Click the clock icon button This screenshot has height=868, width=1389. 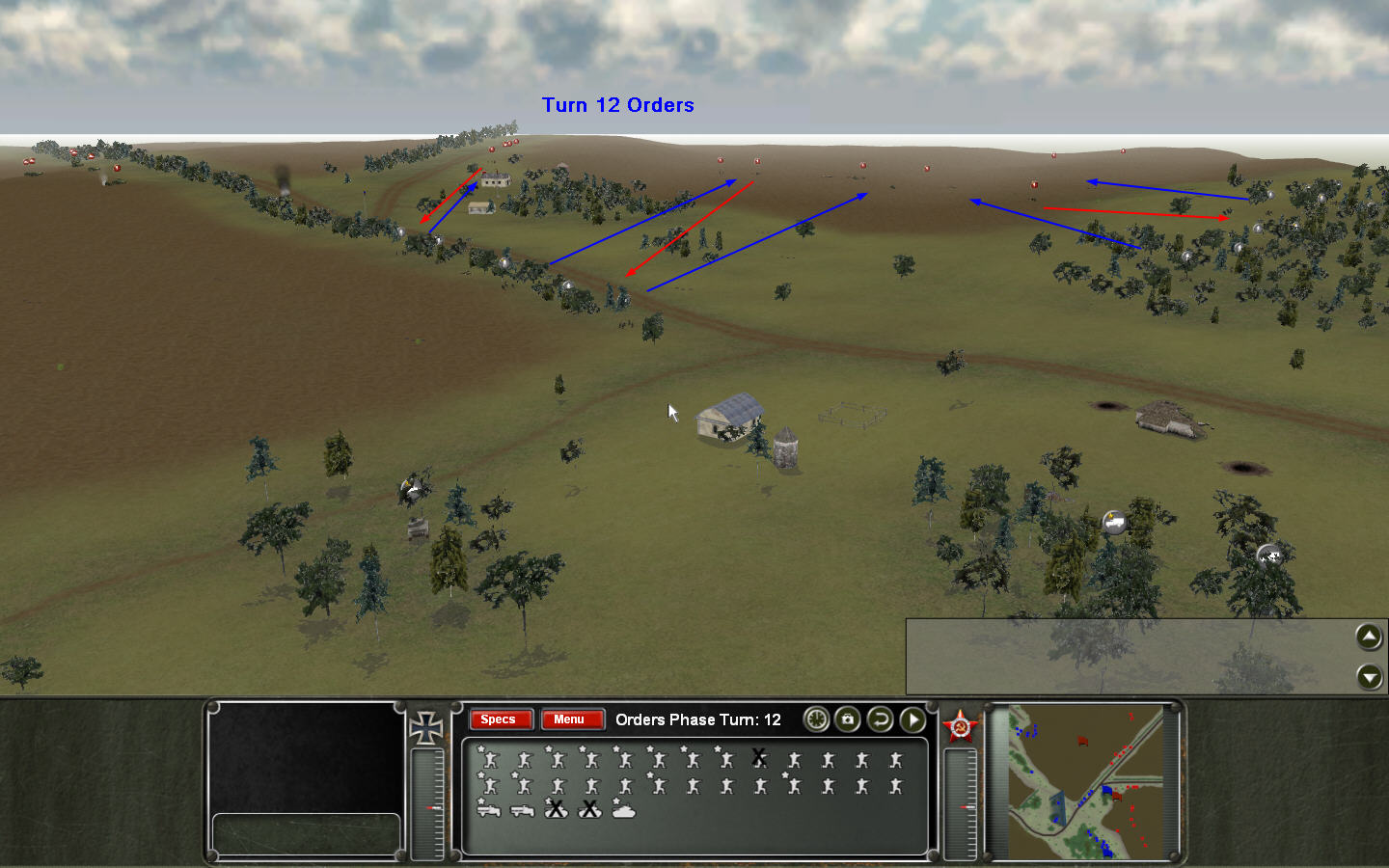(816, 719)
